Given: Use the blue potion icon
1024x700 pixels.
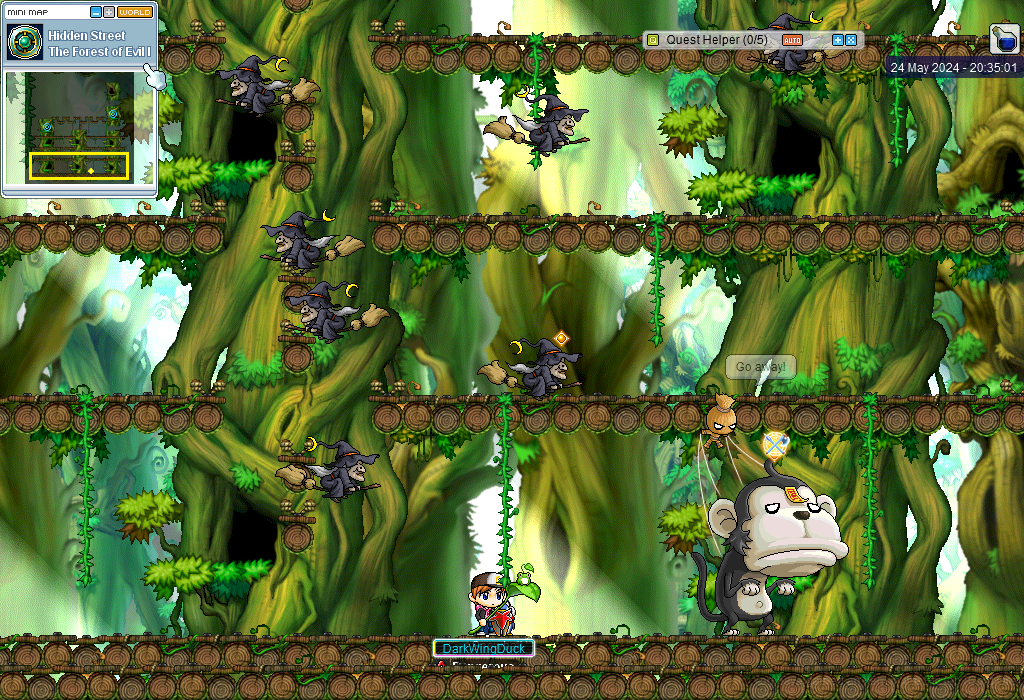Looking at the screenshot, I should 1004,39.
